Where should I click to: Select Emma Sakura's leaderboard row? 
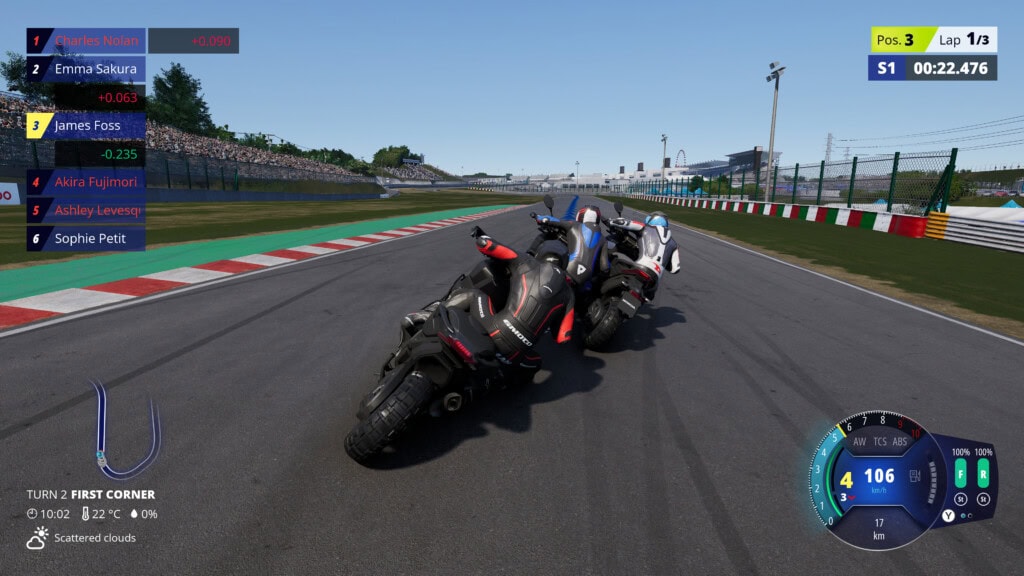86,69
